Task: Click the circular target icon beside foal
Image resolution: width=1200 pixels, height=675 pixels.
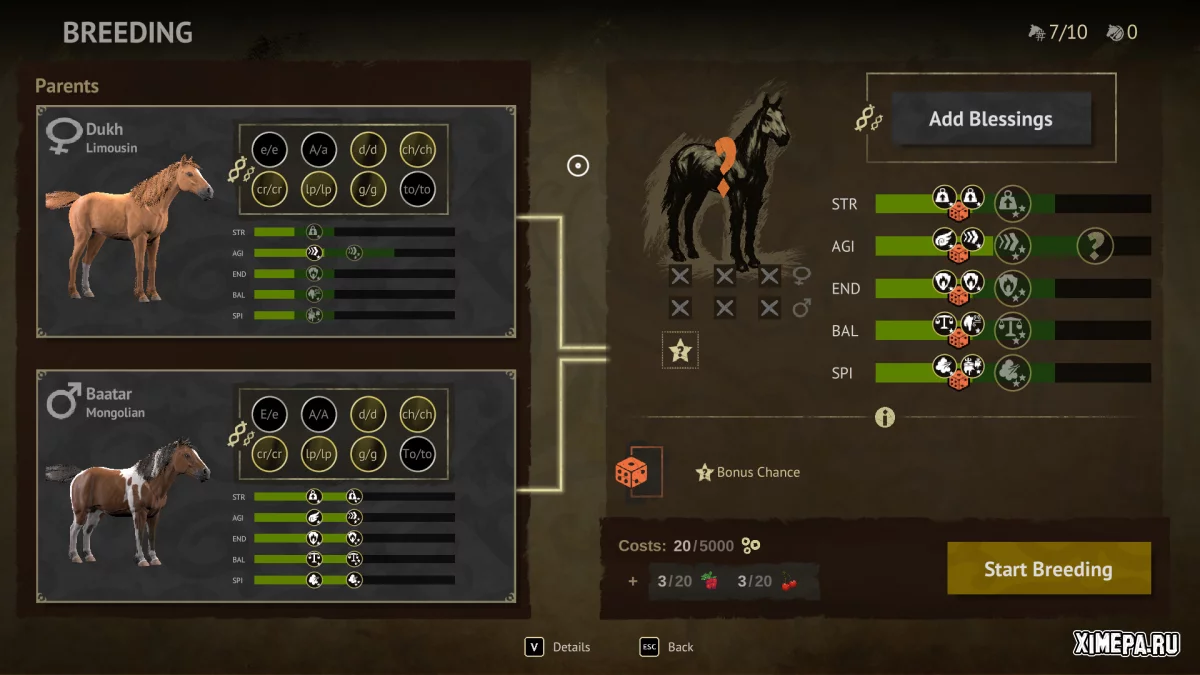Action: click(x=578, y=166)
